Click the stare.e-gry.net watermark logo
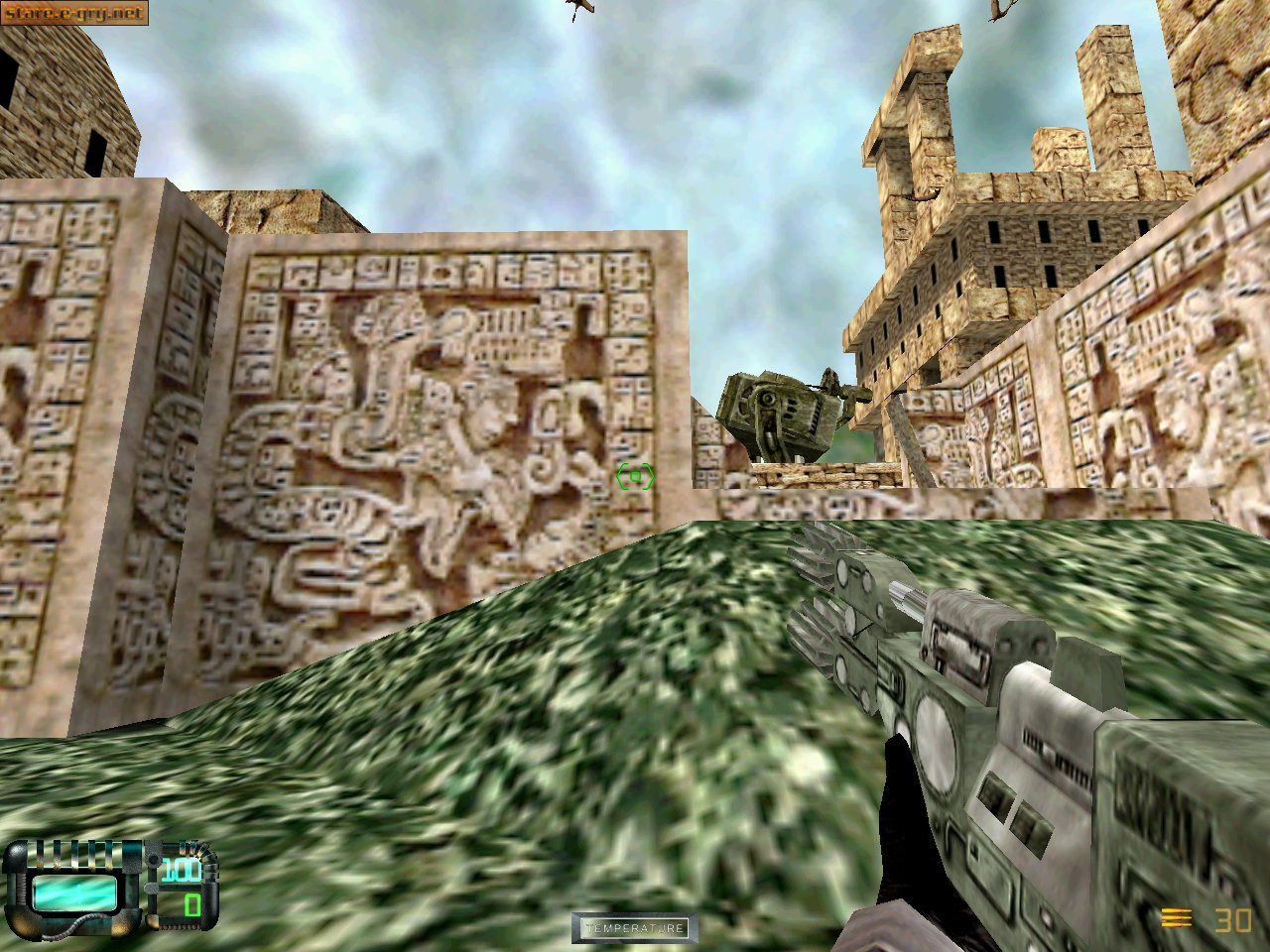Screen dimensions: 1270x952 tap(74, 14)
